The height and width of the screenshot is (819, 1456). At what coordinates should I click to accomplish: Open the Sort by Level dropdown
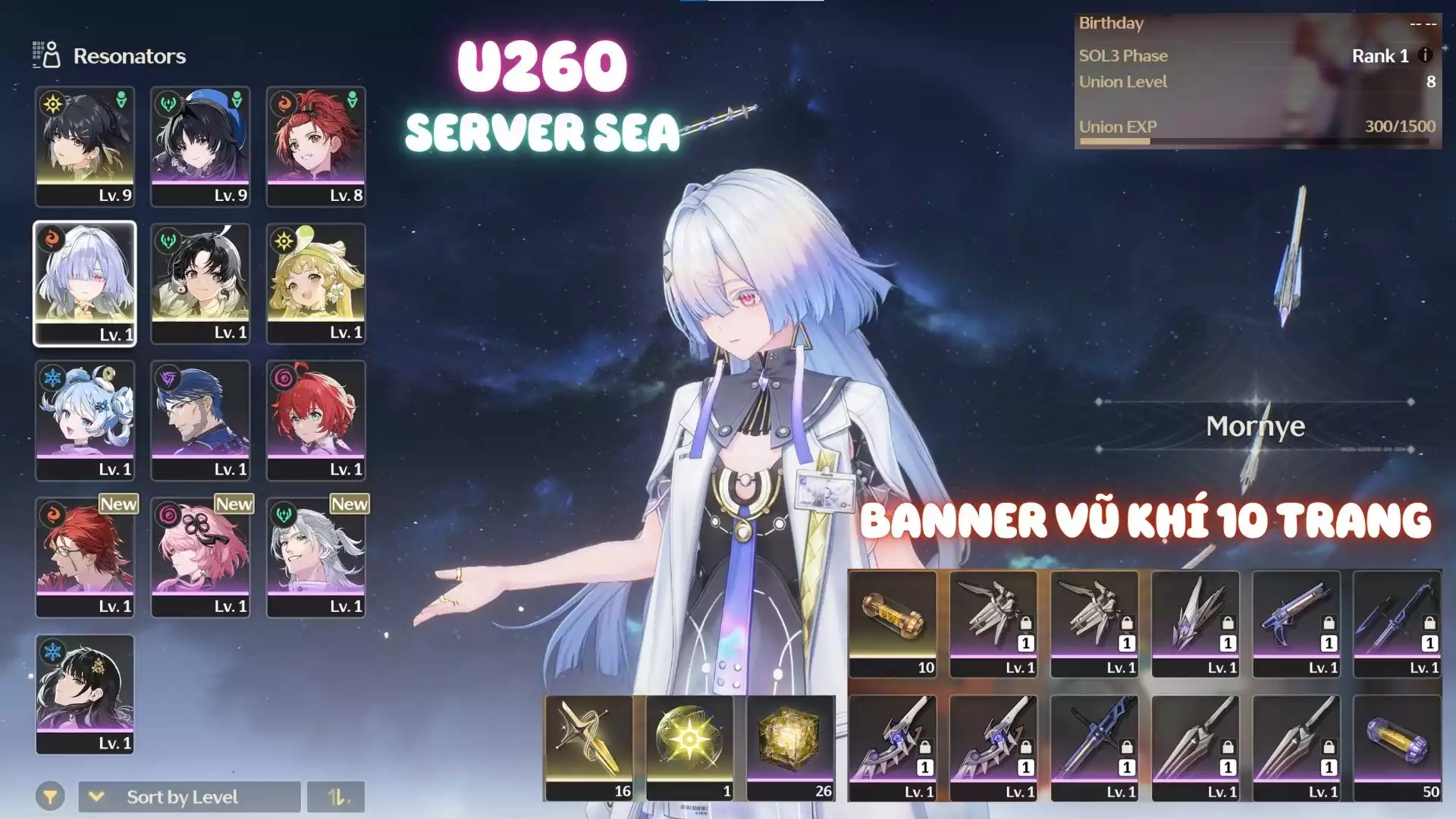click(x=189, y=797)
